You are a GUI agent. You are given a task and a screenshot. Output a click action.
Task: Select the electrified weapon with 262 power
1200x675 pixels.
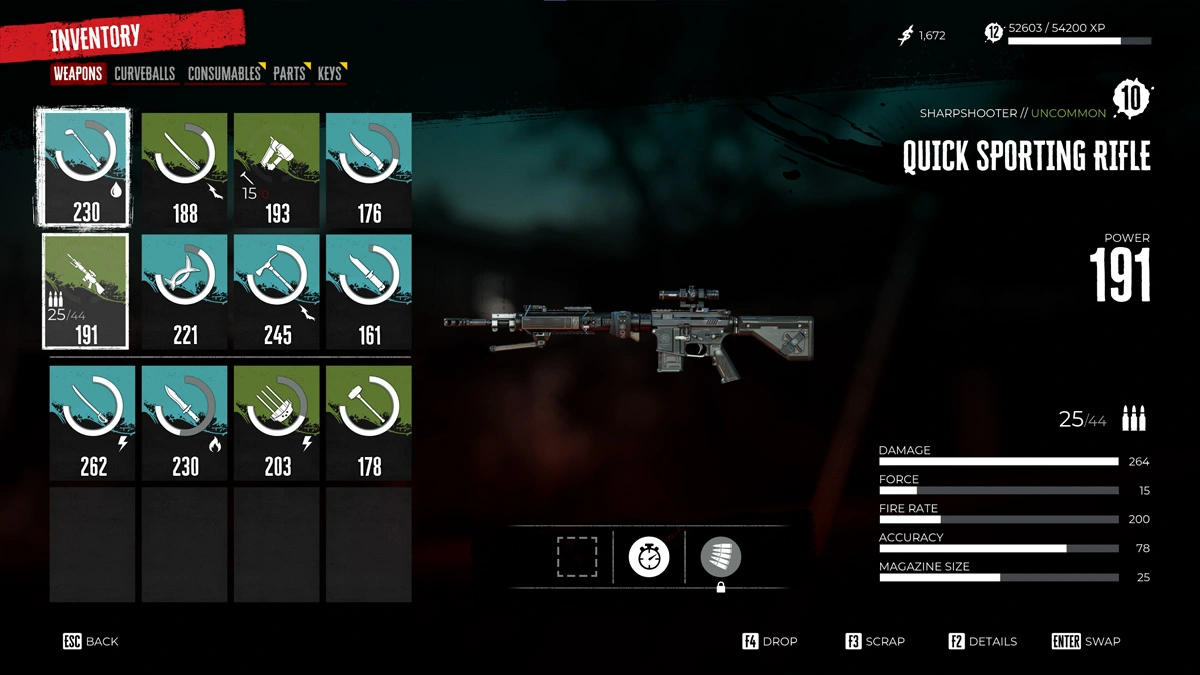click(x=93, y=422)
